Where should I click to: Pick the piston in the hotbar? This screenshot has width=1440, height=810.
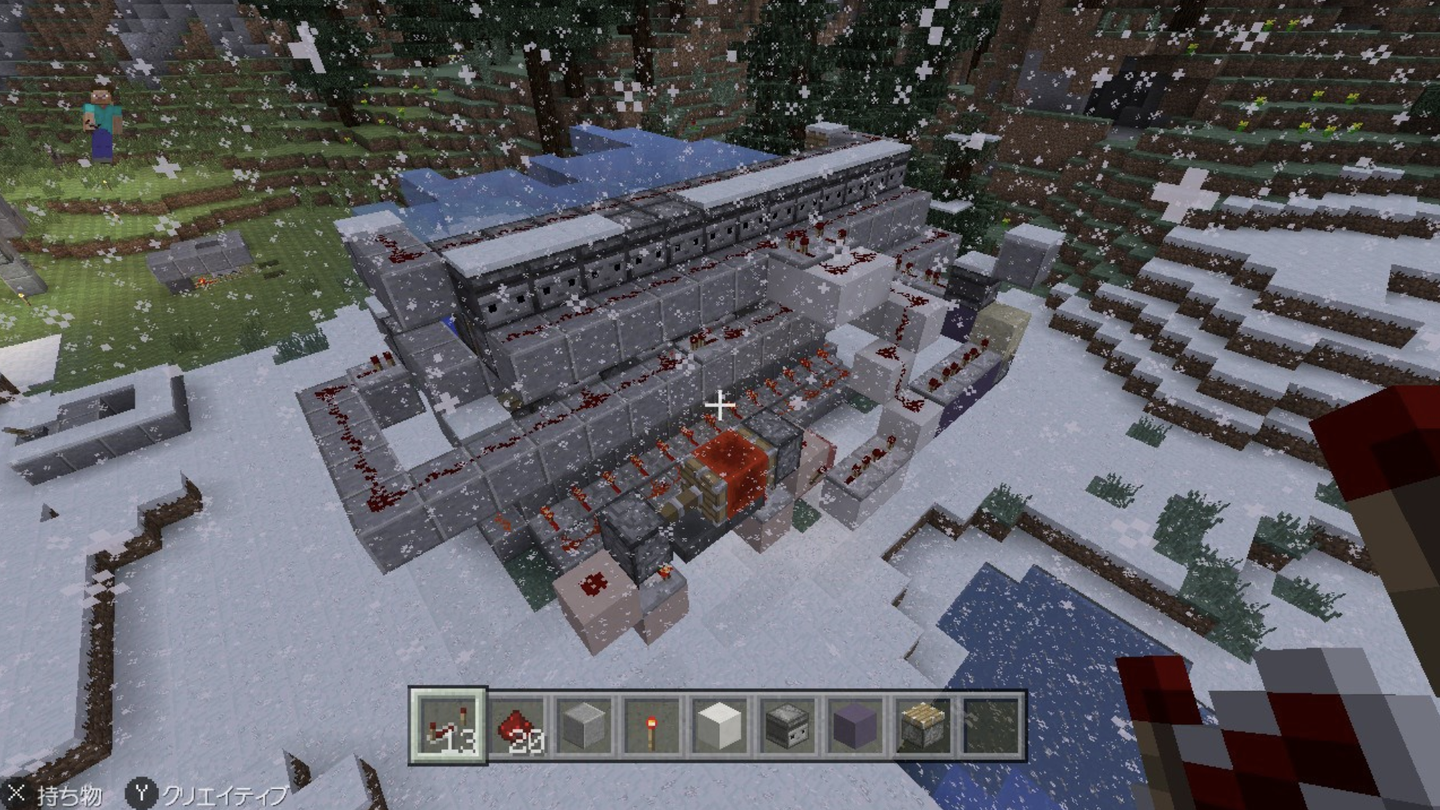click(x=924, y=725)
